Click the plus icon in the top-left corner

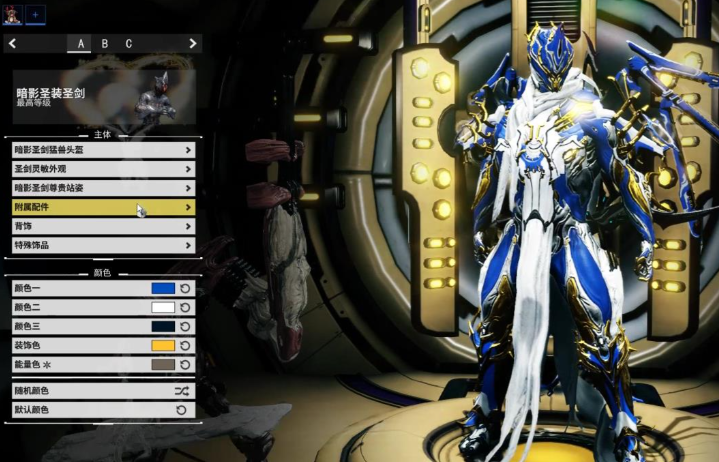[35, 14]
